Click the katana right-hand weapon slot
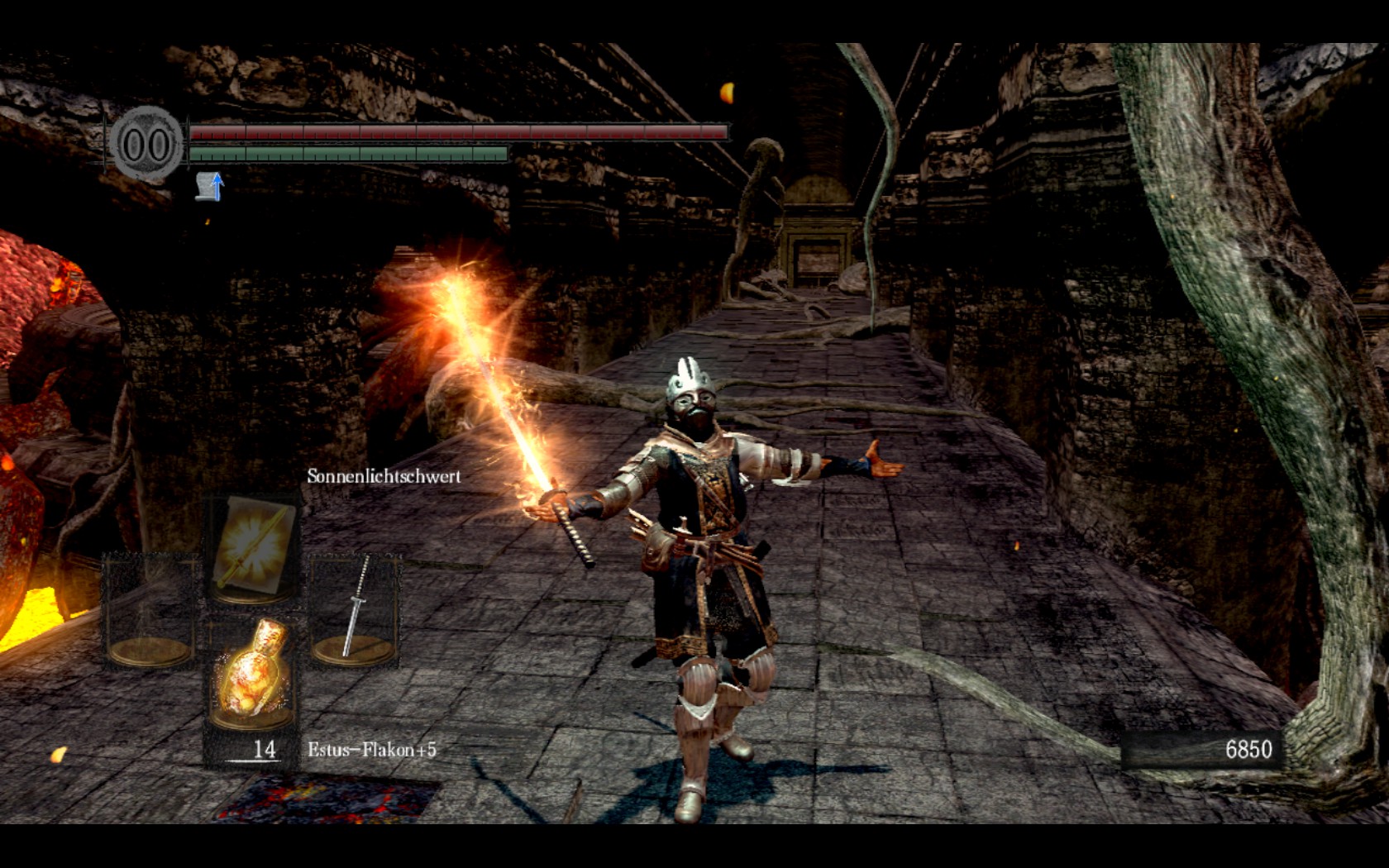Screen dimensions: 1389x868 [x=355, y=610]
